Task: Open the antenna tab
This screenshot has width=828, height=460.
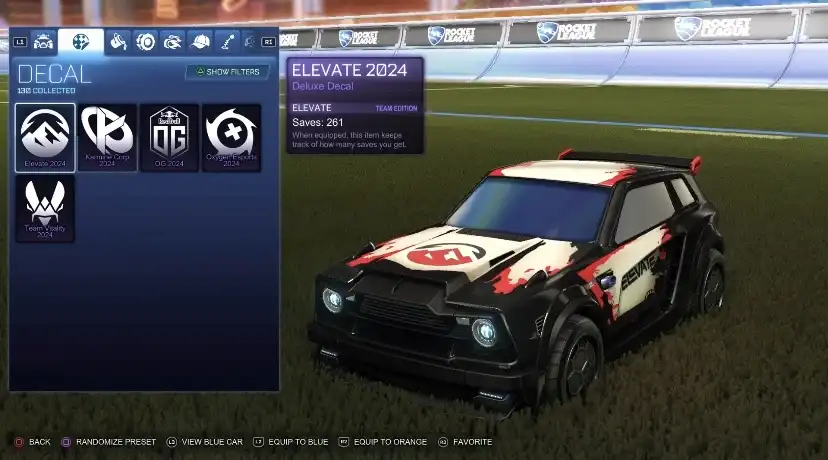Action: (x=227, y=42)
